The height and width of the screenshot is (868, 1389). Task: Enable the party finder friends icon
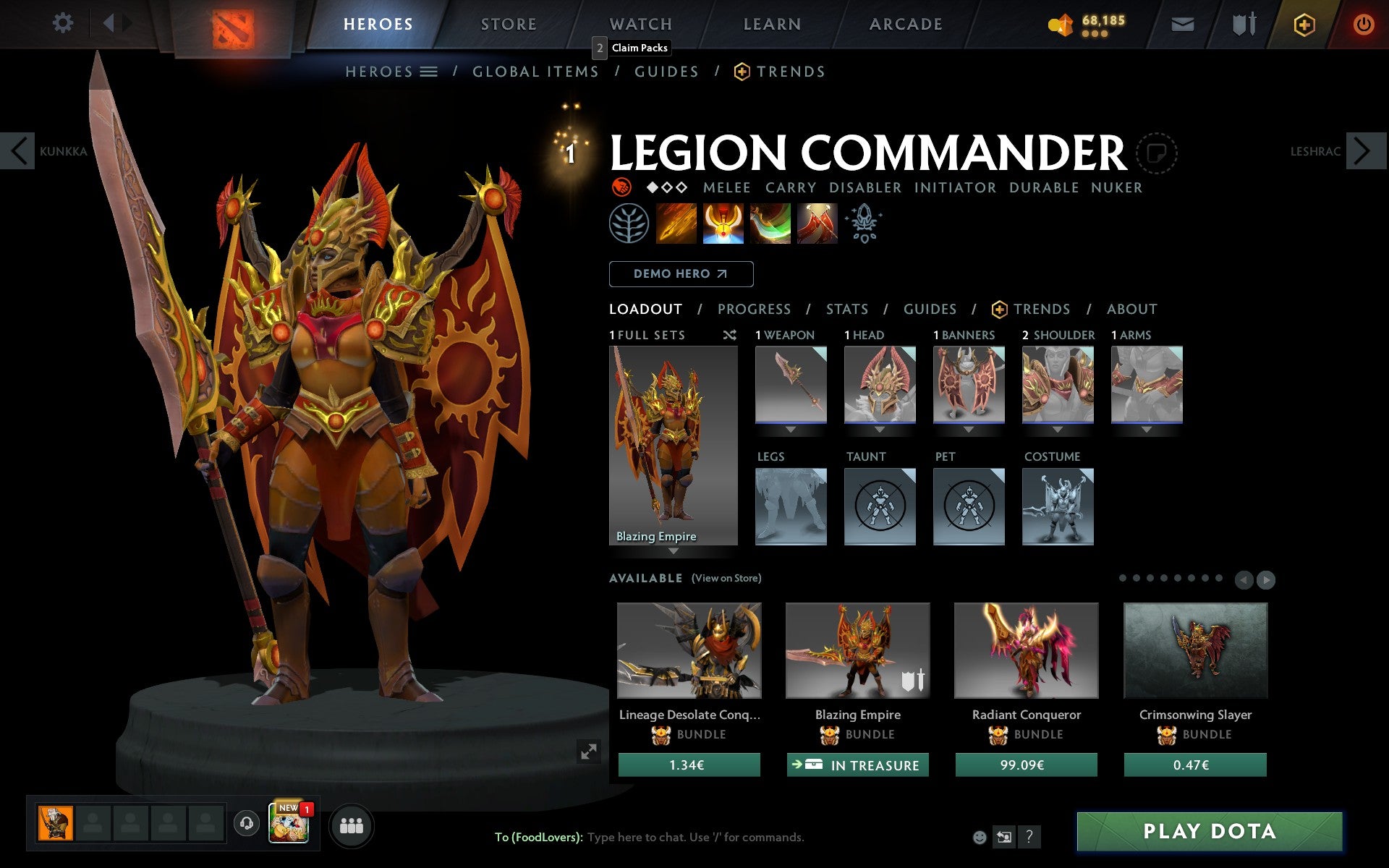[352, 825]
